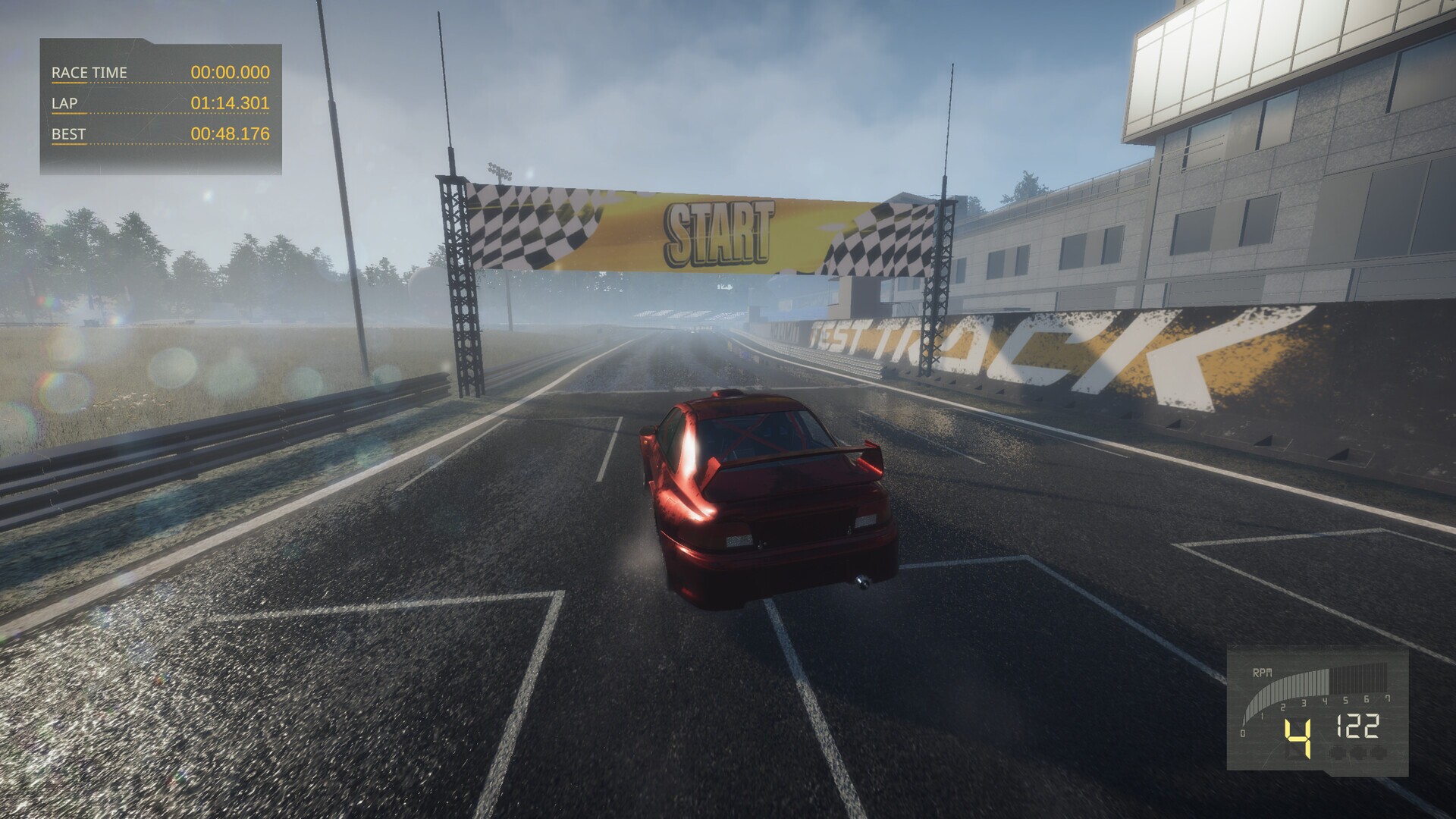Select the three warning light icons under speed
The width and height of the screenshot is (1456, 819).
click(1357, 753)
